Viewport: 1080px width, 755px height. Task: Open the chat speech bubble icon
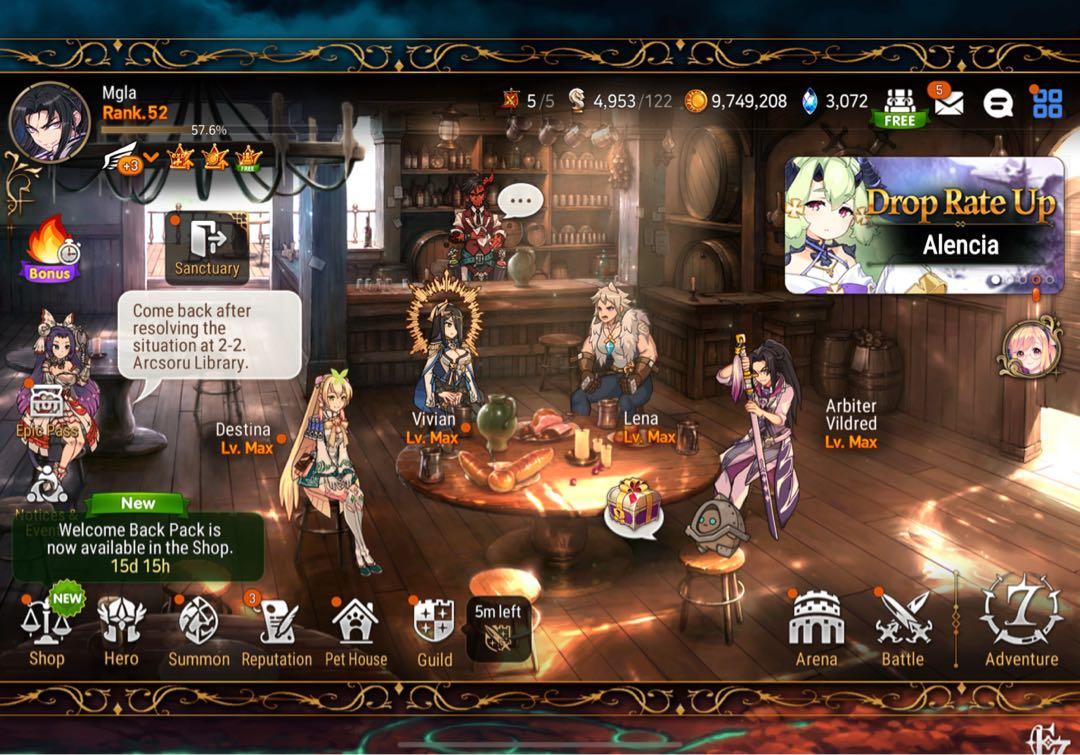coord(997,103)
